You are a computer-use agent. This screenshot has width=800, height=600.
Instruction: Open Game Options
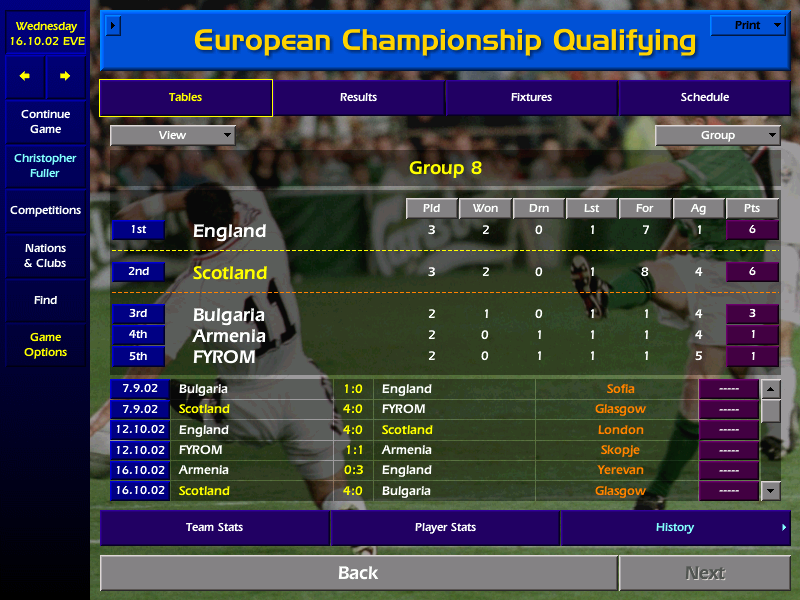click(45, 345)
